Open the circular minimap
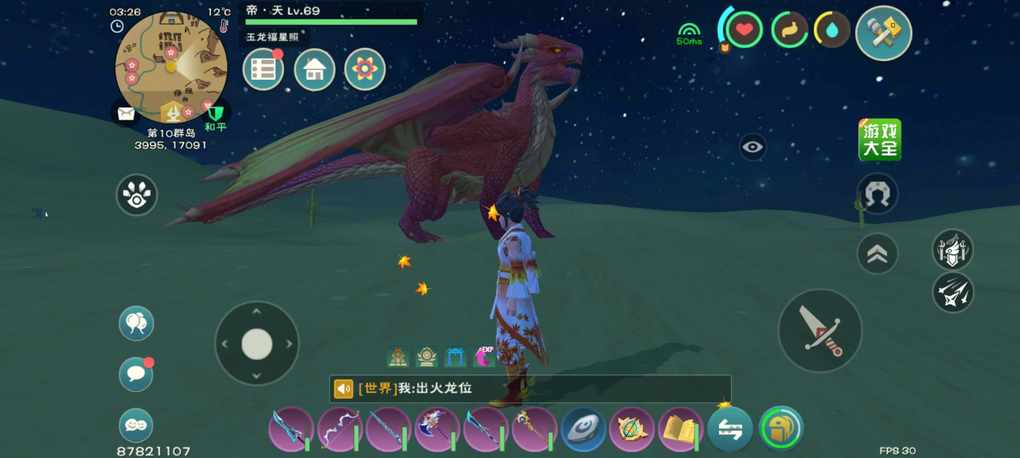The height and width of the screenshot is (458, 1020). (171, 66)
